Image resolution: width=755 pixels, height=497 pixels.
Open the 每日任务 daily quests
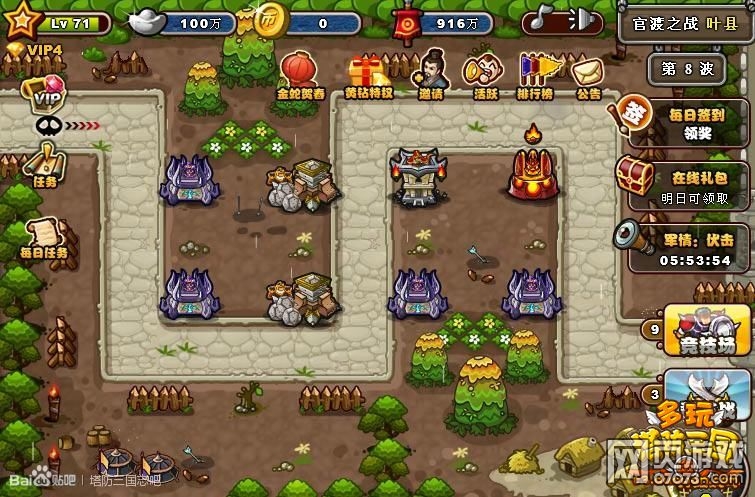coord(46,238)
